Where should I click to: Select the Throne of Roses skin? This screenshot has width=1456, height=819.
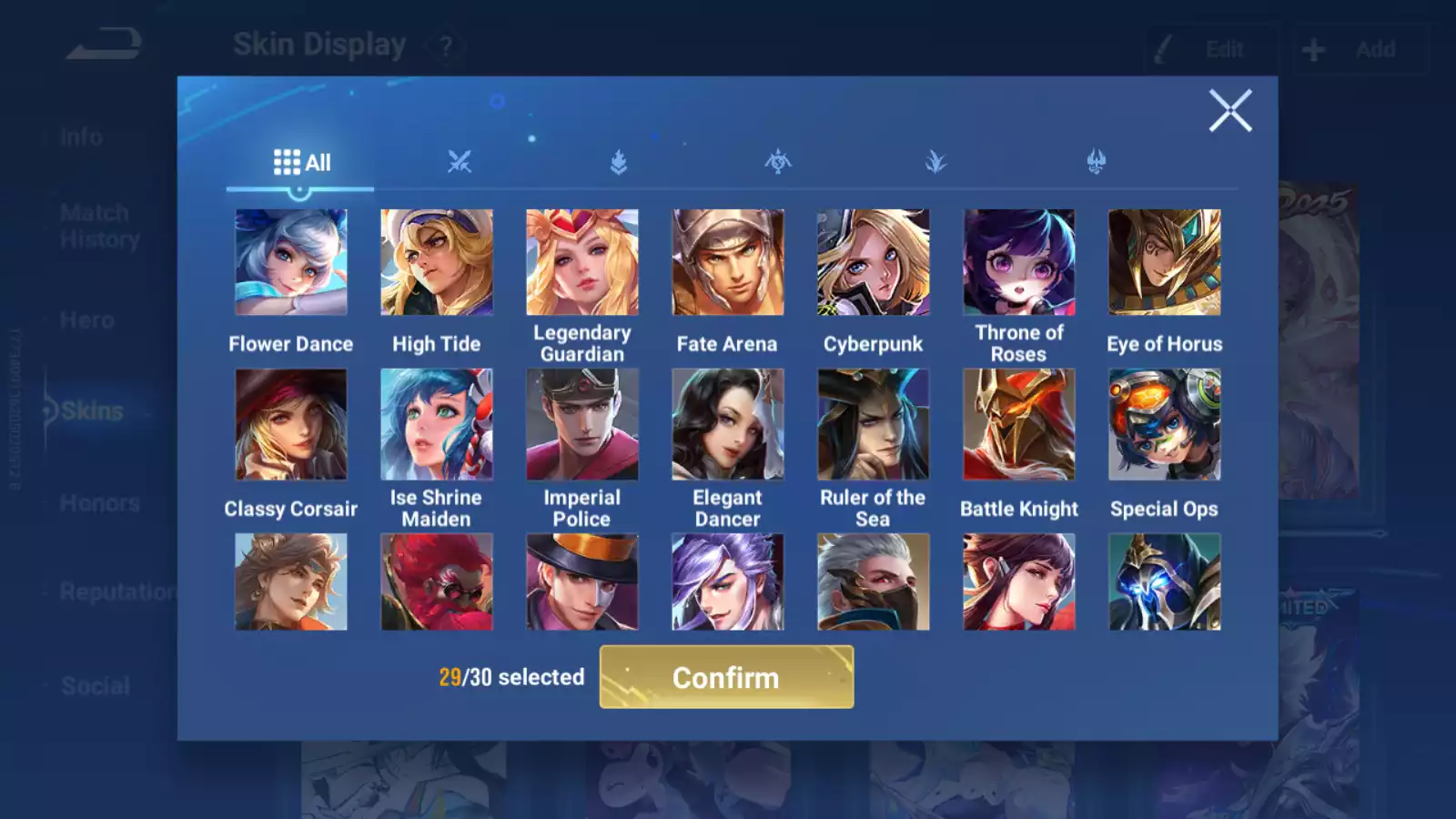pyautogui.click(x=1019, y=262)
